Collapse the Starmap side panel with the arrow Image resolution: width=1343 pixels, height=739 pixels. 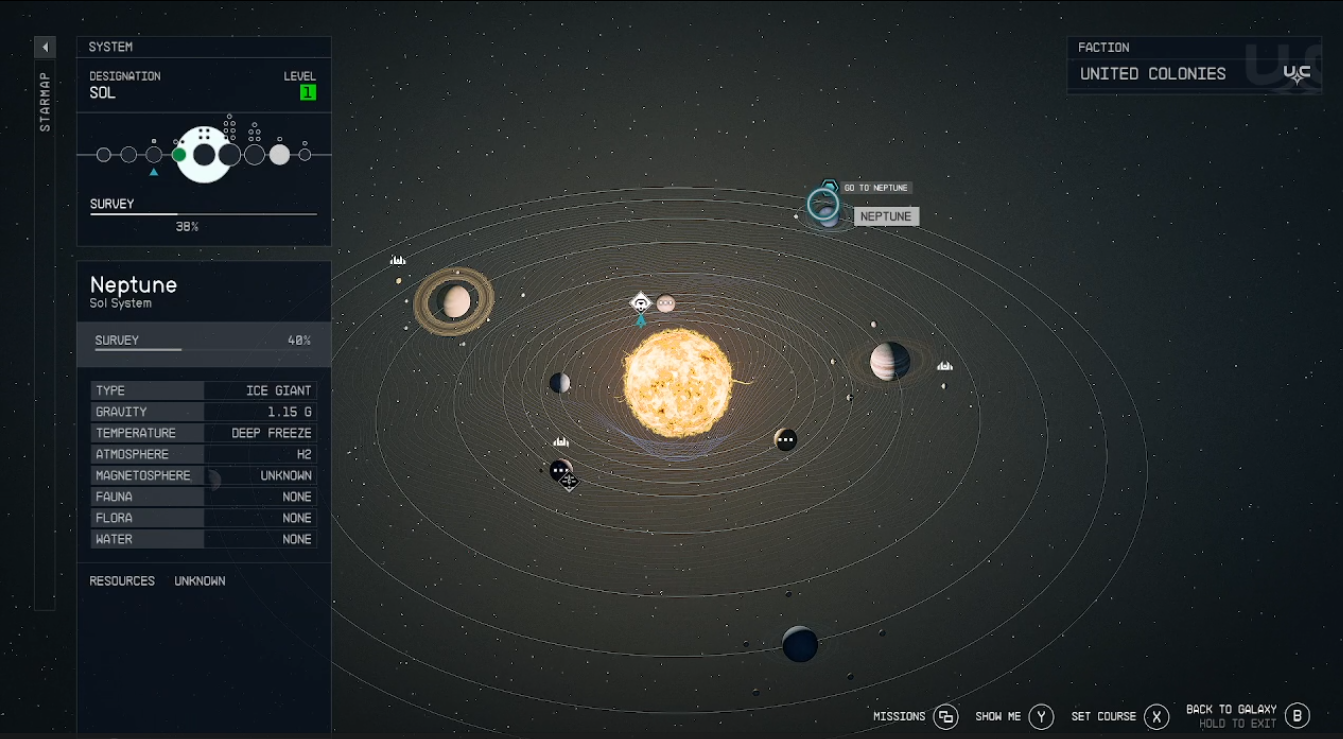tap(44, 46)
